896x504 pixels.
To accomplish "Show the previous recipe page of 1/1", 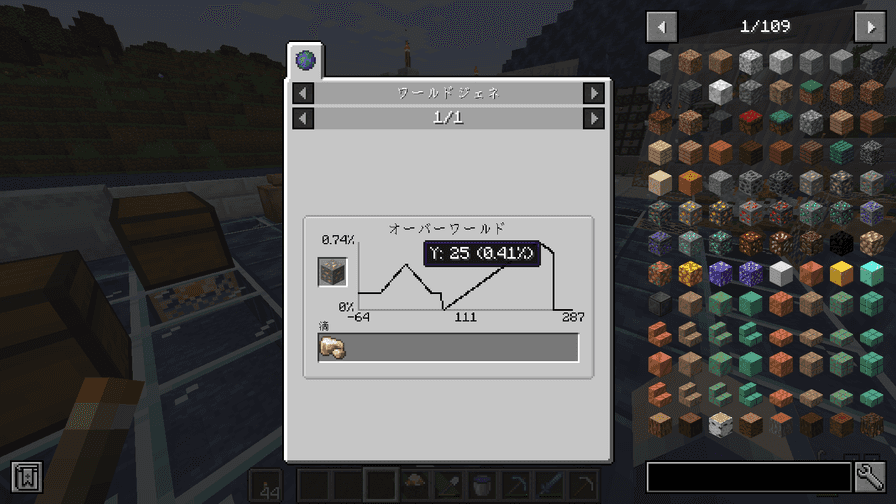I will pos(304,118).
